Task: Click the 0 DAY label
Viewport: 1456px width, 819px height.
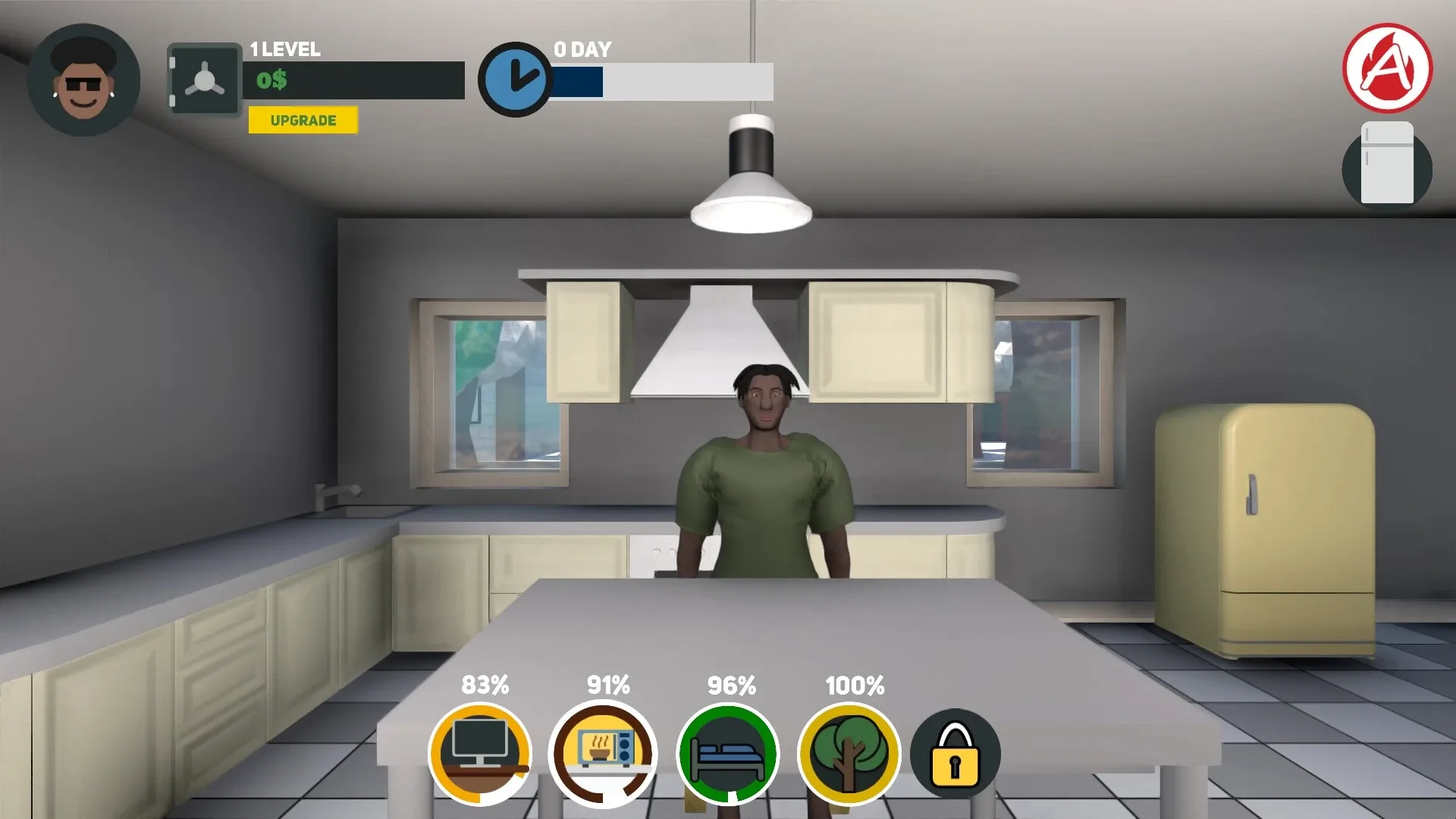Action: tap(581, 49)
